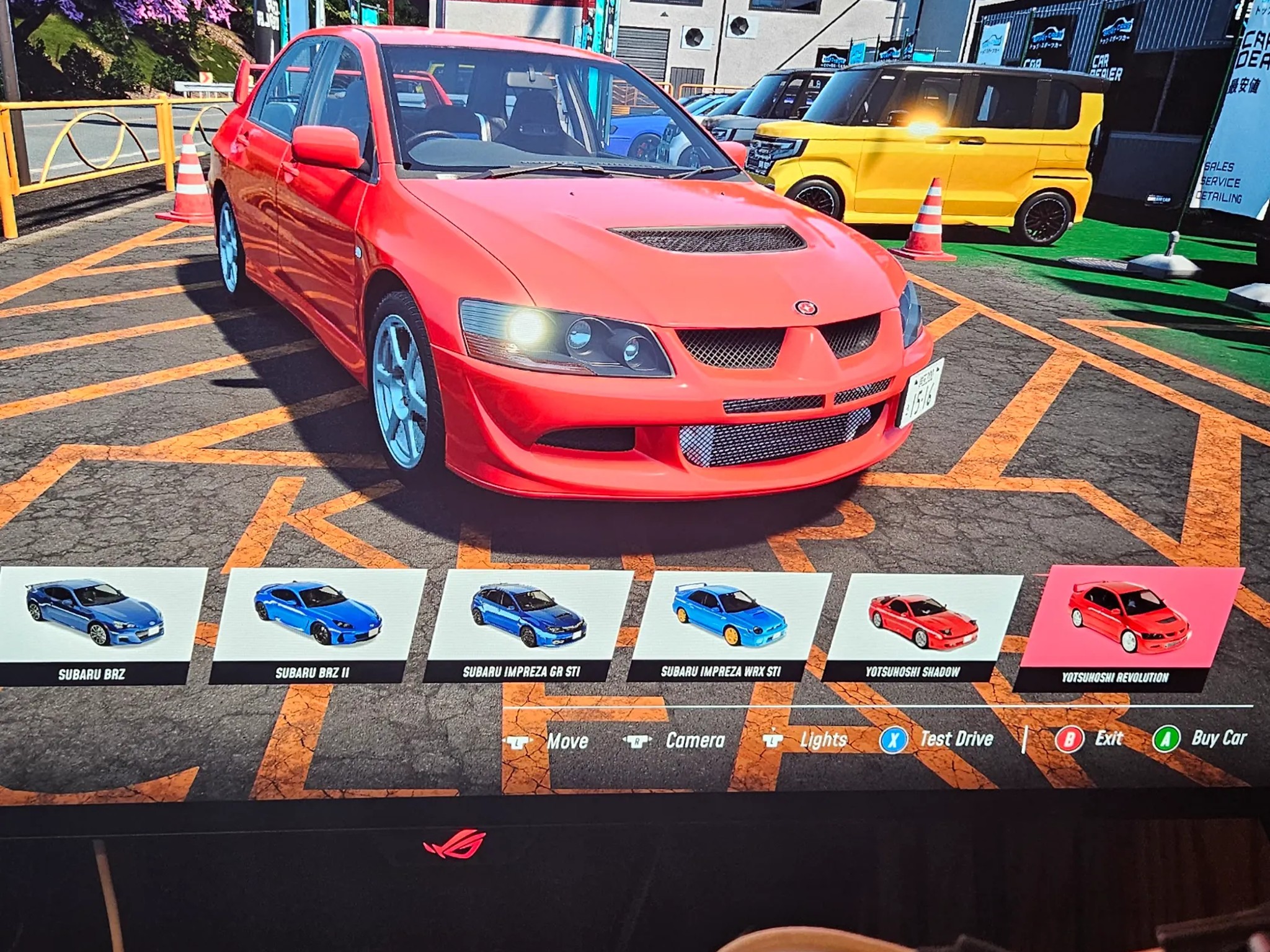Buy Car to purchase this vehicle
Screen dimensions: 1270x952
tap(1201, 738)
